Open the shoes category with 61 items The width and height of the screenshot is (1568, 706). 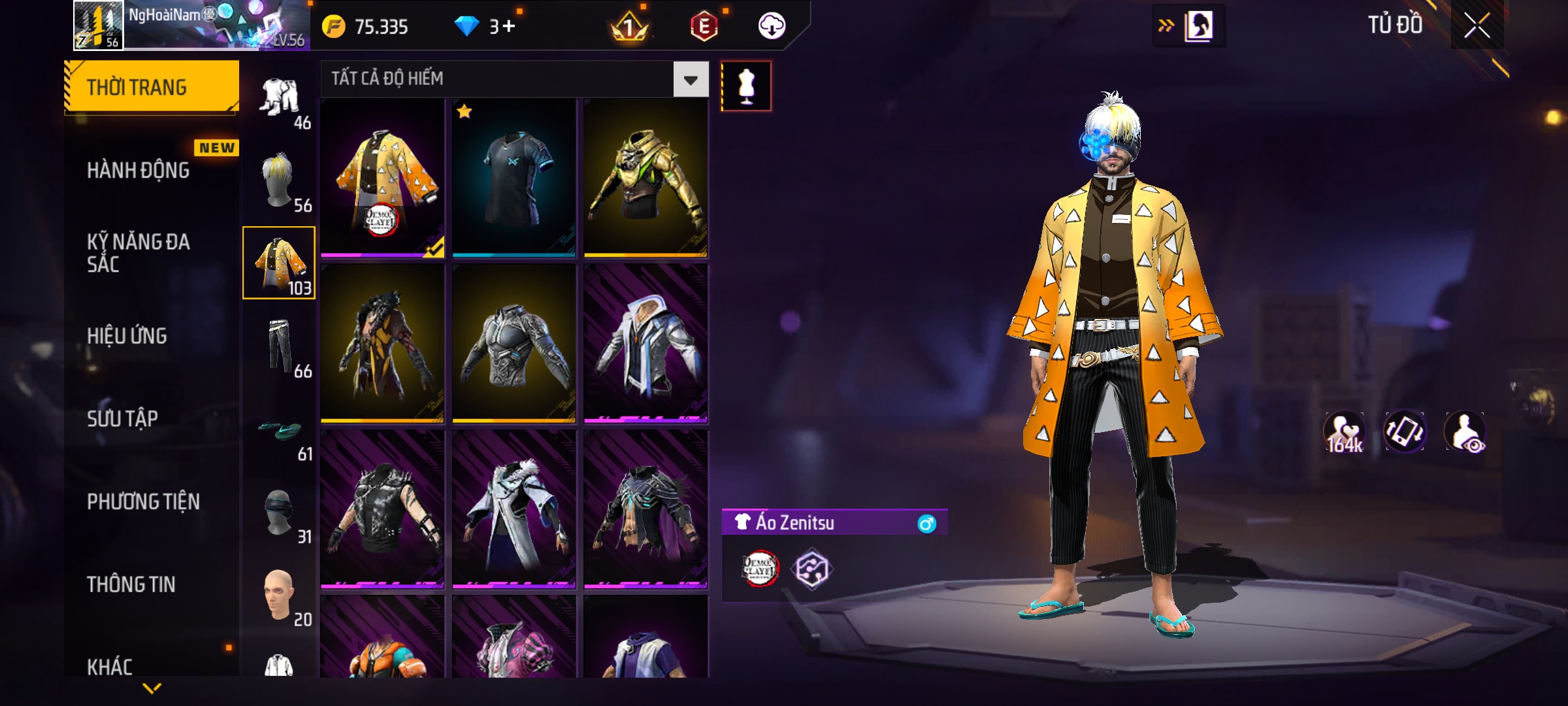[280, 431]
